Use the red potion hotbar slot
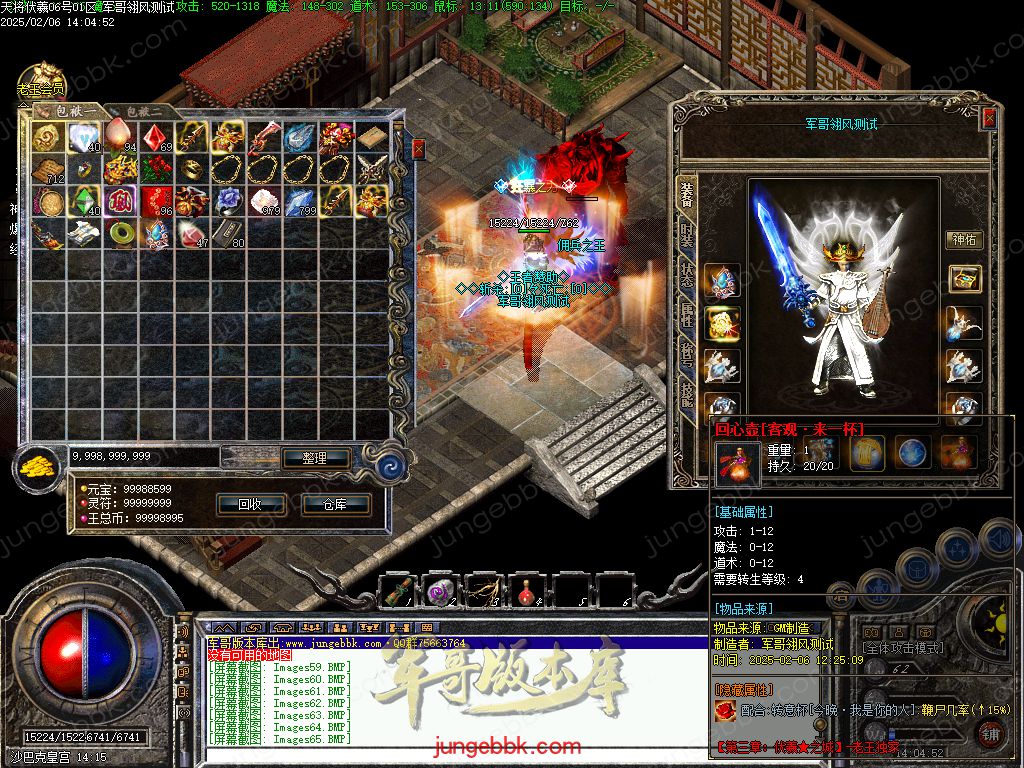Viewport: 1024px width, 768px height. [x=525, y=592]
